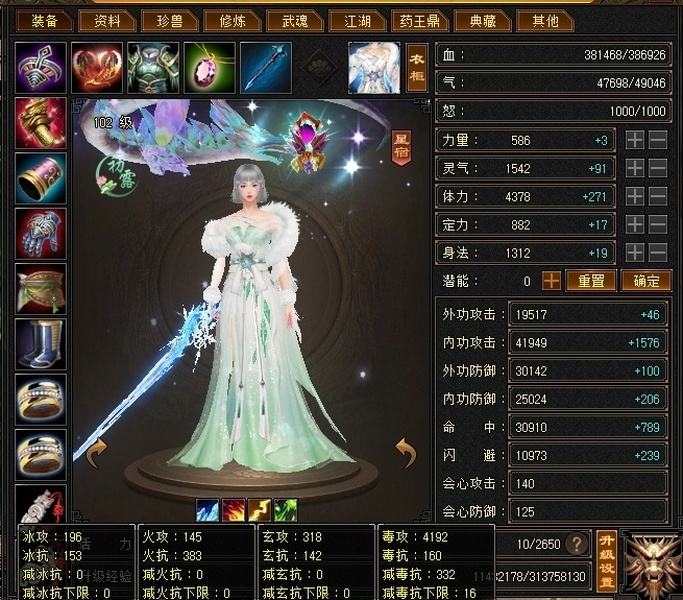Open the 珍兽 tab
Screen dimensions: 683x600
point(169,20)
